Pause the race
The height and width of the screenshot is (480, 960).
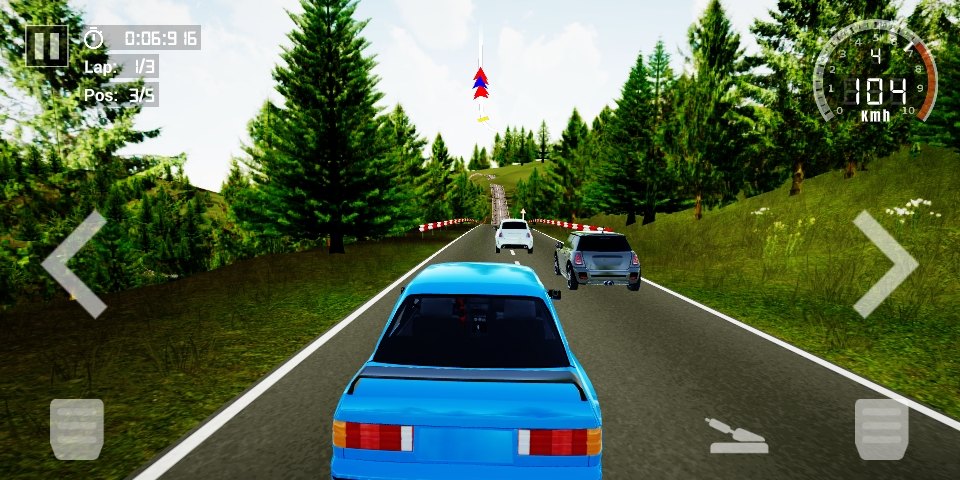(x=46, y=45)
